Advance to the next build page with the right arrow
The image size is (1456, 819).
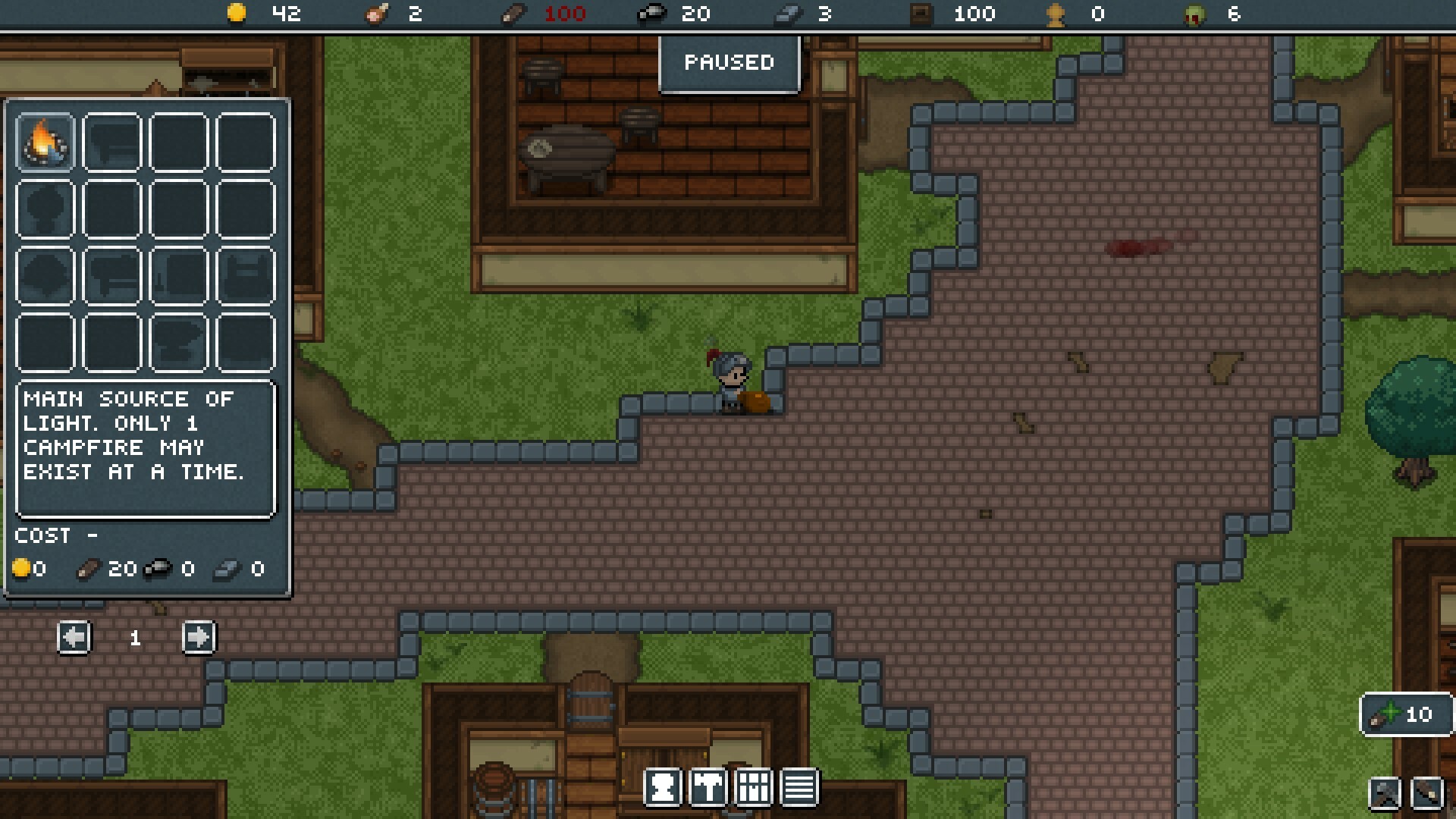click(x=199, y=638)
